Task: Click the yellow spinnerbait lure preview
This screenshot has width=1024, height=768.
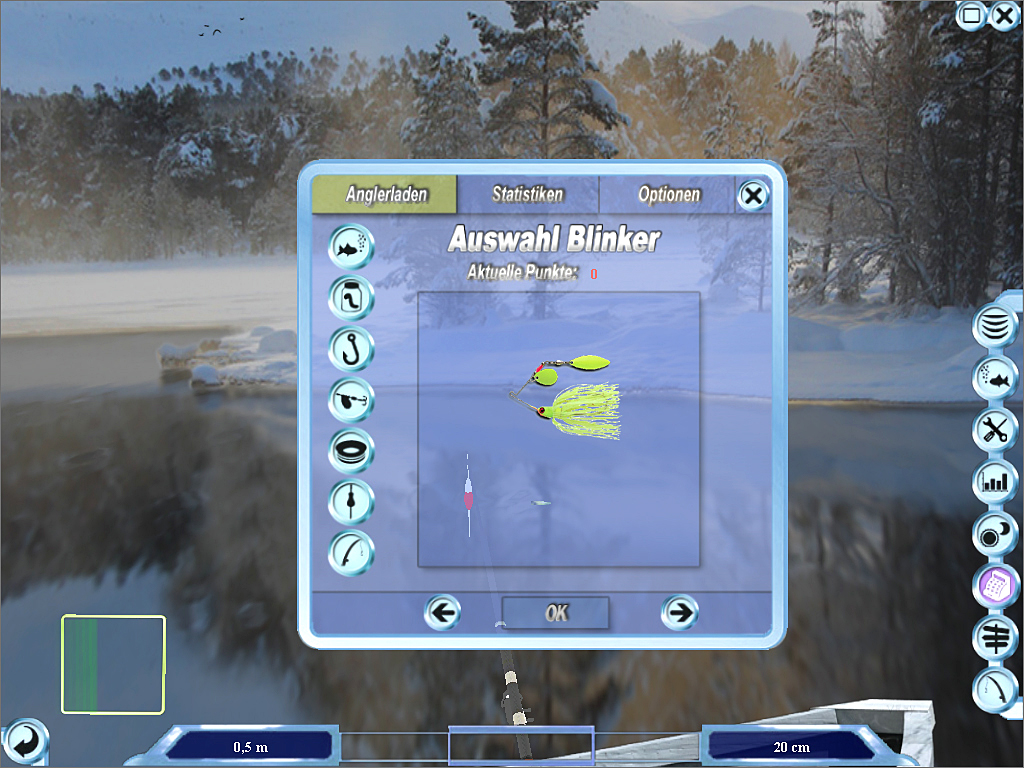Action: [x=570, y=398]
